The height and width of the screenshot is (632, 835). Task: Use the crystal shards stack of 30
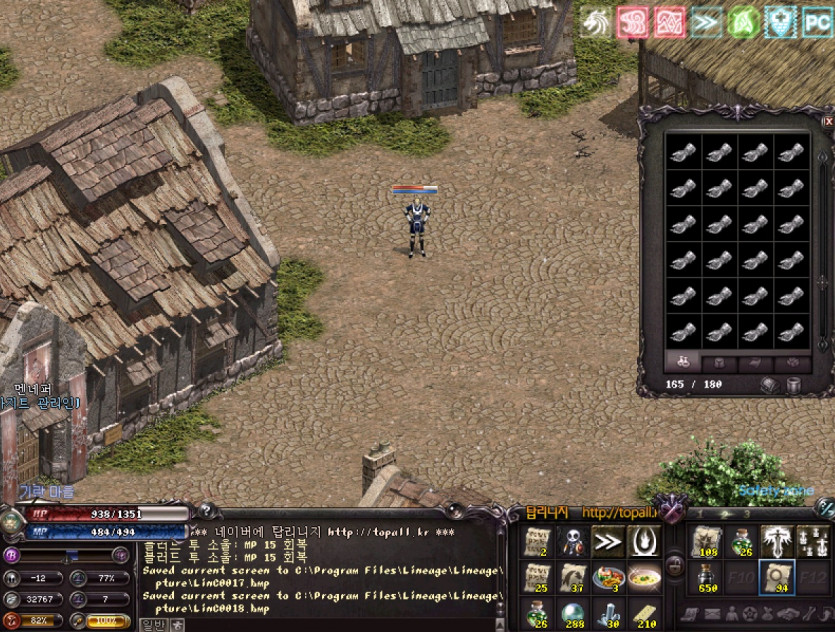coord(607,613)
